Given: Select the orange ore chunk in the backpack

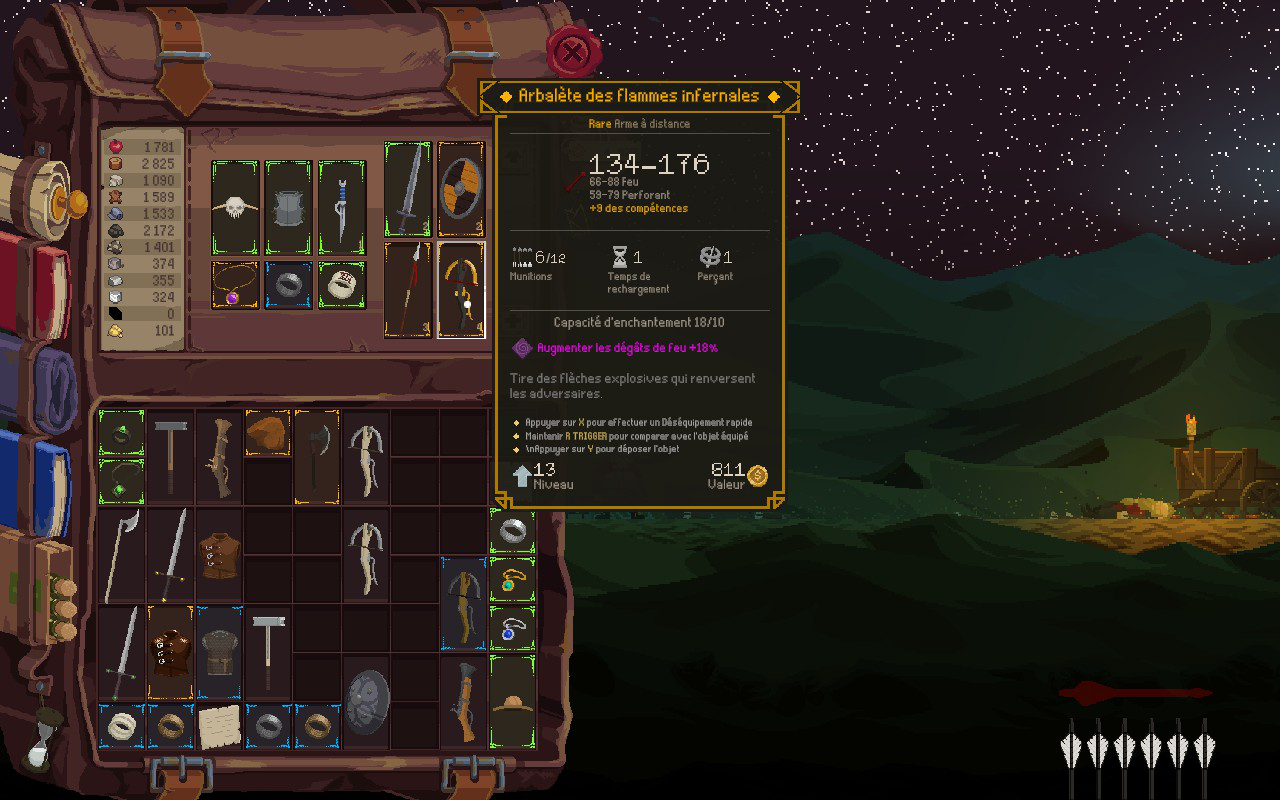Looking at the screenshot, I should coord(267,433).
